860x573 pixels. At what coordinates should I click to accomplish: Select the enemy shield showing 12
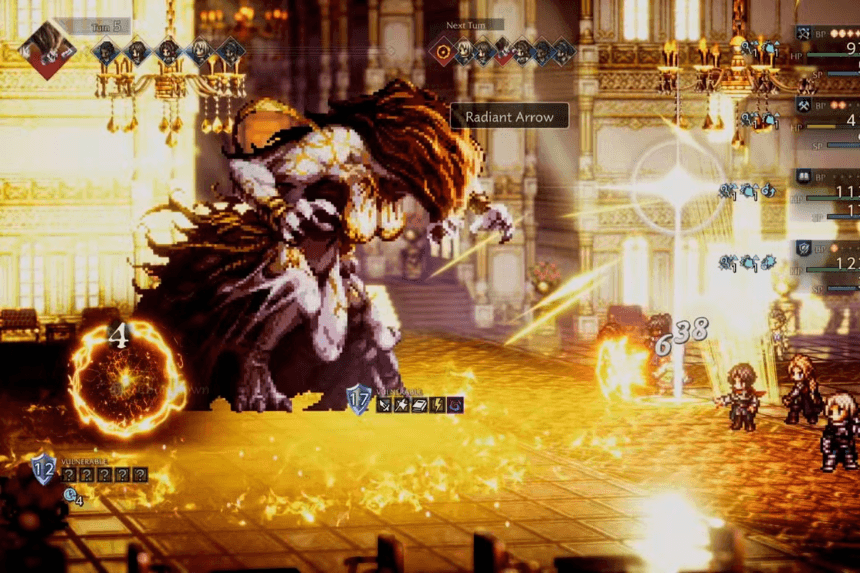(44, 467)
